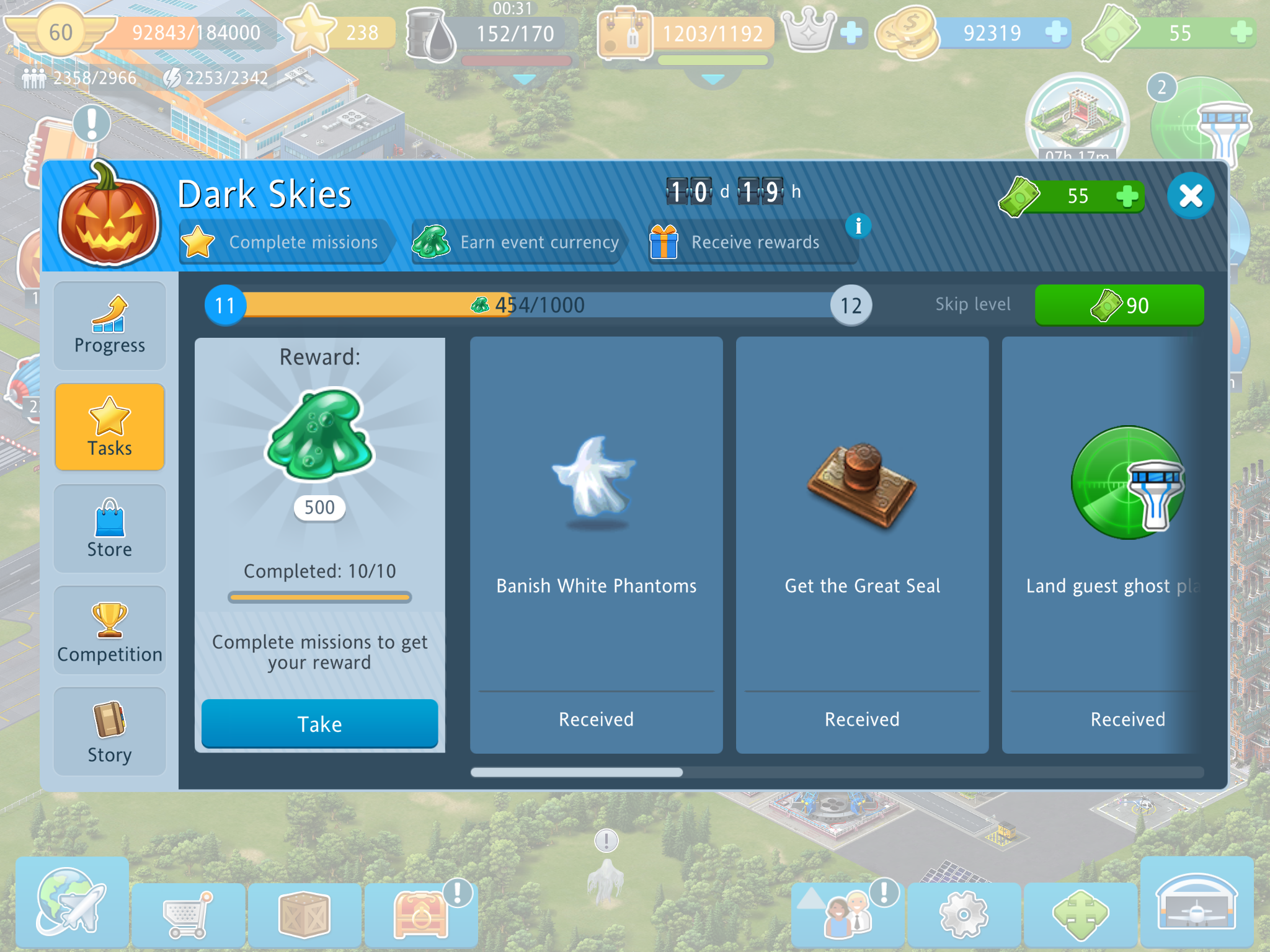Open the wooden crate warehouse
1270x952 pixels.
coord(304,914)
